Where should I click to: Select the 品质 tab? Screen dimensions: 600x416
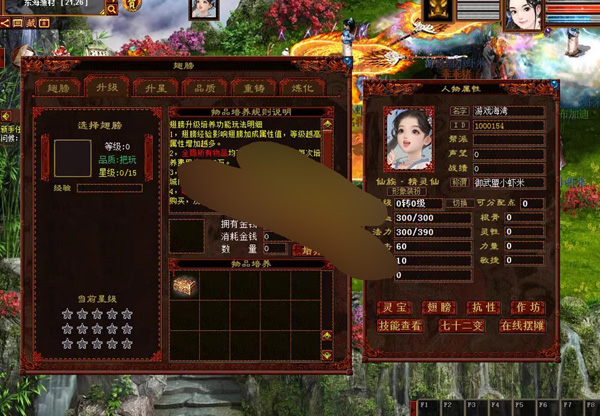[x=150, y=87]
